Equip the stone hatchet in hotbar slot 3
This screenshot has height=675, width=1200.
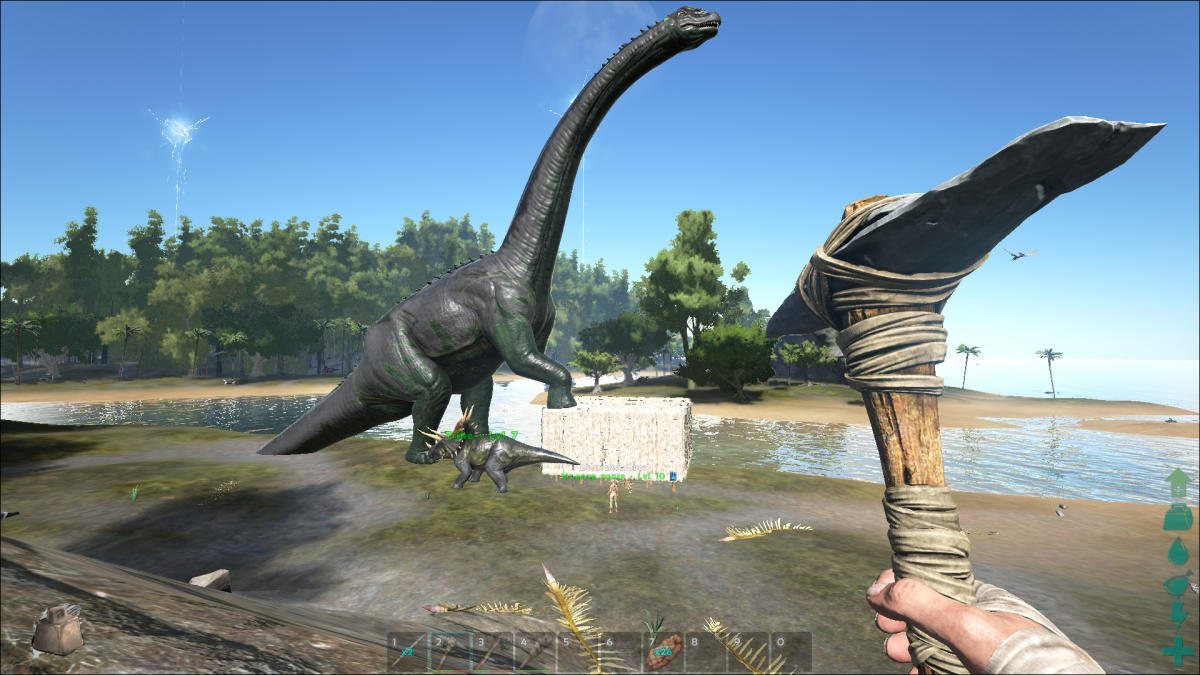492,651
